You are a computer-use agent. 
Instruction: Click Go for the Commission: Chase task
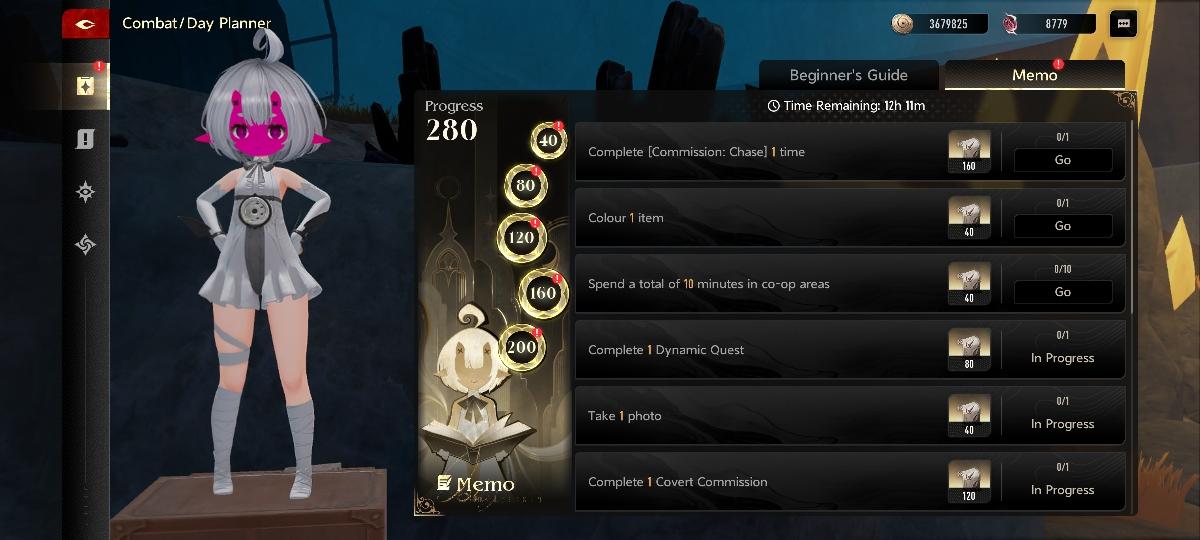tap(1062, 160)
